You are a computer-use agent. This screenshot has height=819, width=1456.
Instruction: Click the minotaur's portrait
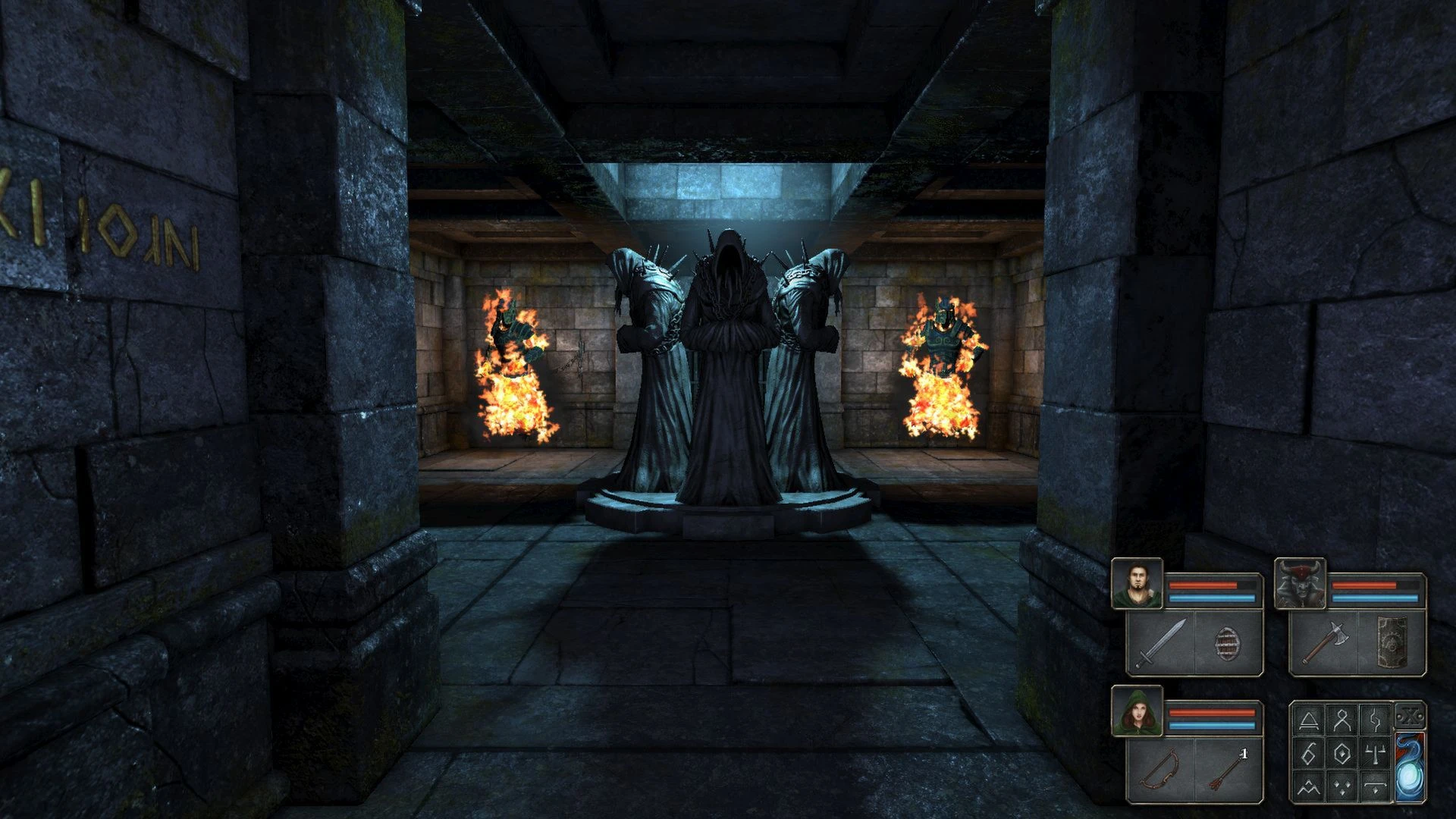tap(1301, 584)
